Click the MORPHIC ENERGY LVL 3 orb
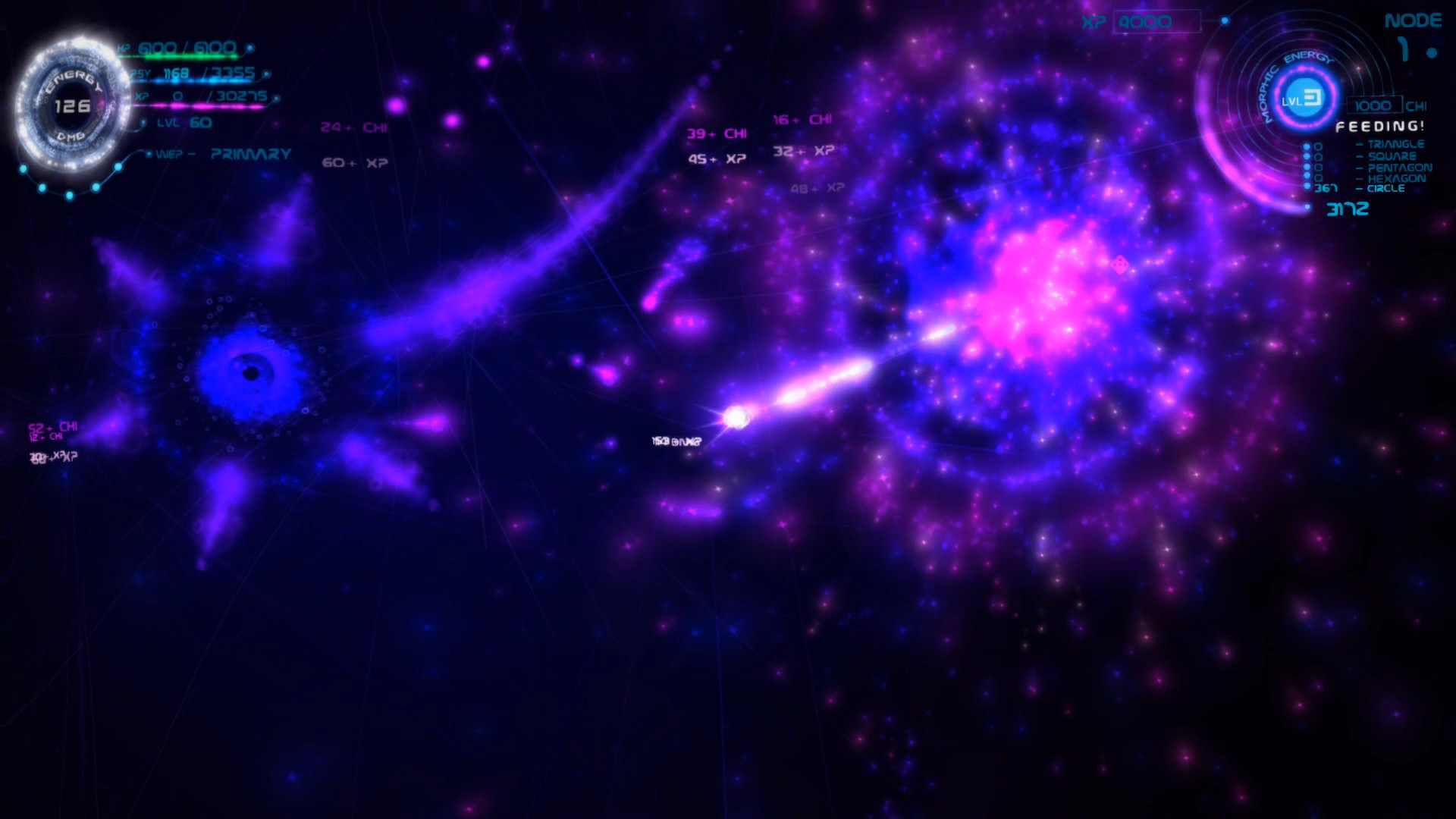The height and width of the screenshot is (819, 1456). coord(1302,96)
